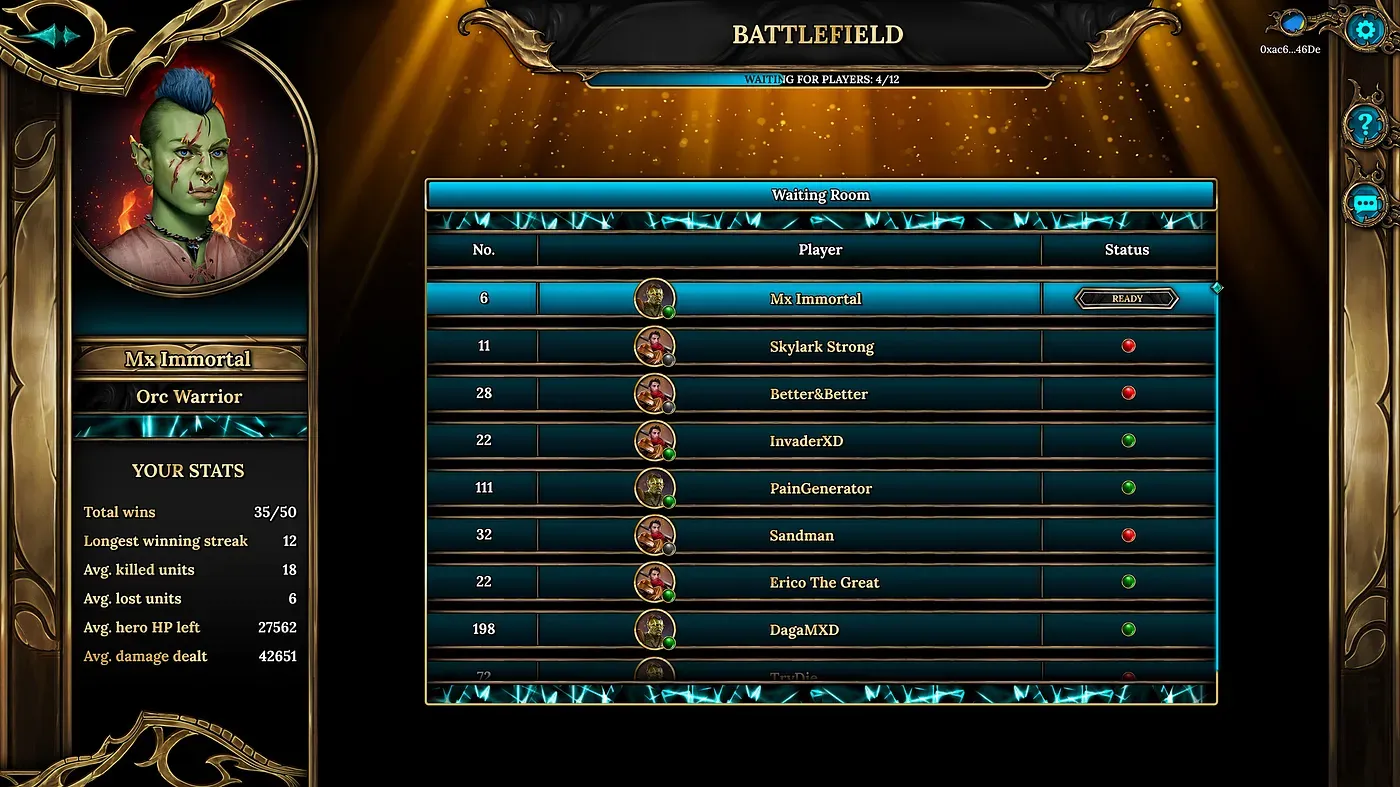Open the help question mark icon
1400x787 pixels.
coord(1364,125)
